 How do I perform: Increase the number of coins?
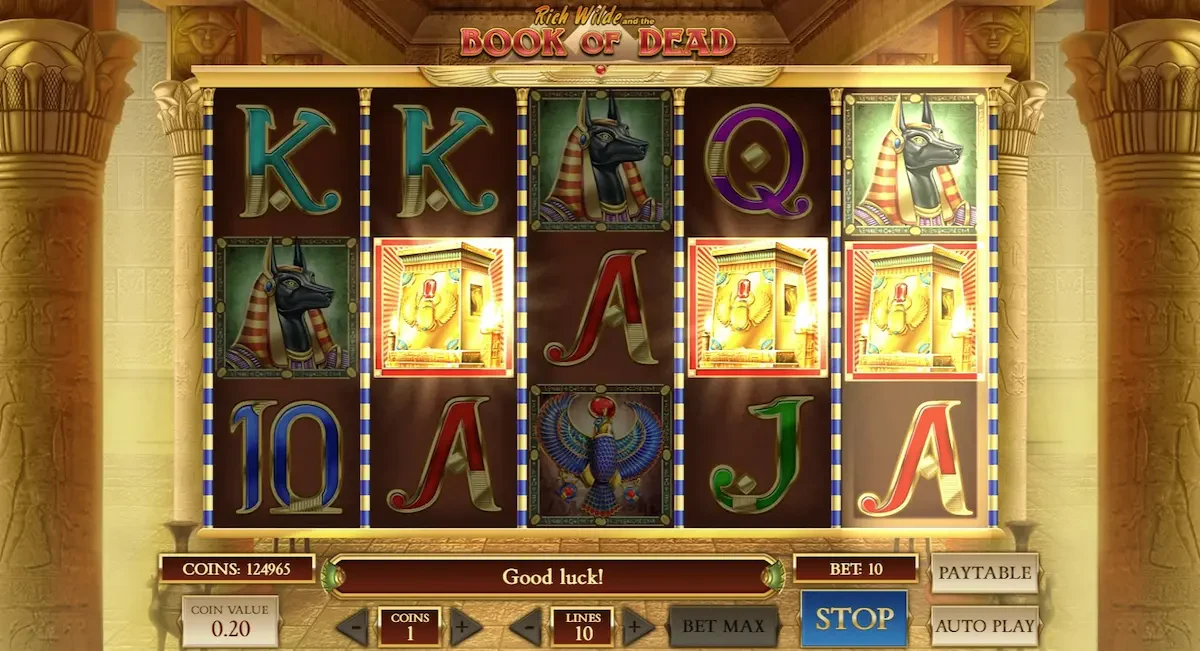[463, 628]
